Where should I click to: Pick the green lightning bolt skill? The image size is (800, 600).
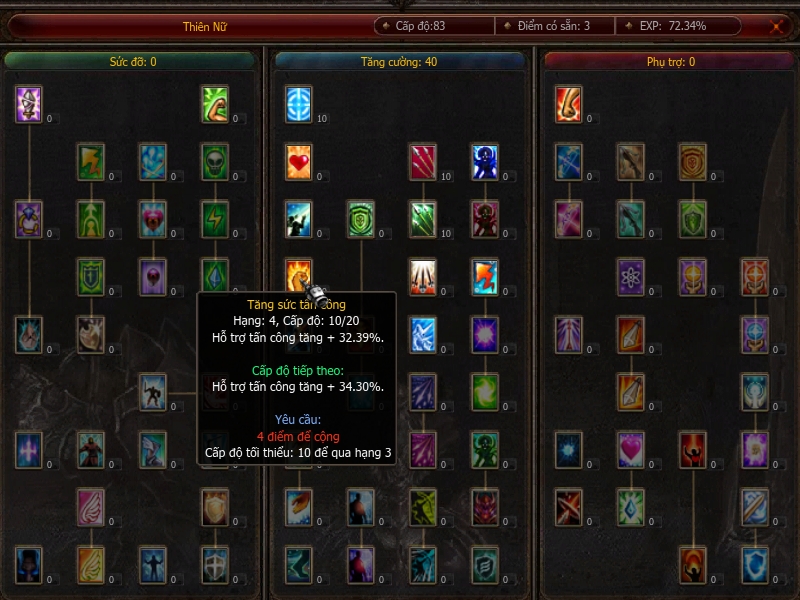[214, 218]
